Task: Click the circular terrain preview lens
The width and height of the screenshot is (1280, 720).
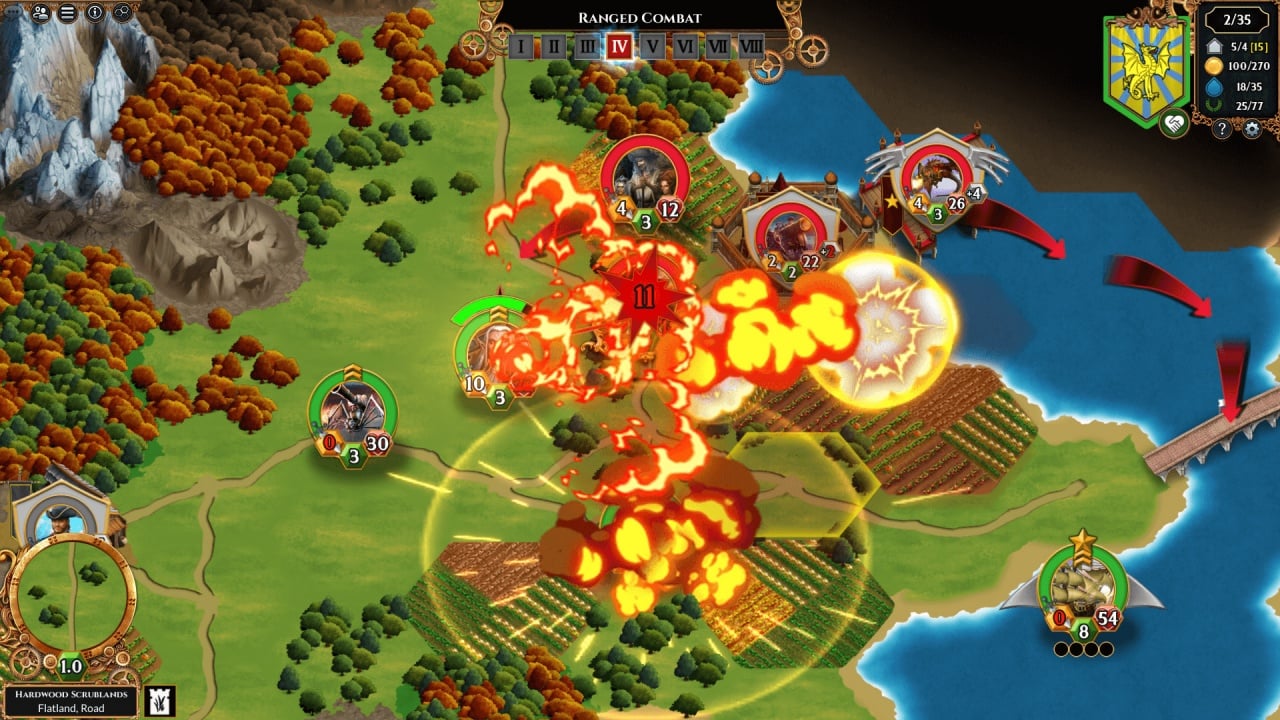Action: pos(72,596)
